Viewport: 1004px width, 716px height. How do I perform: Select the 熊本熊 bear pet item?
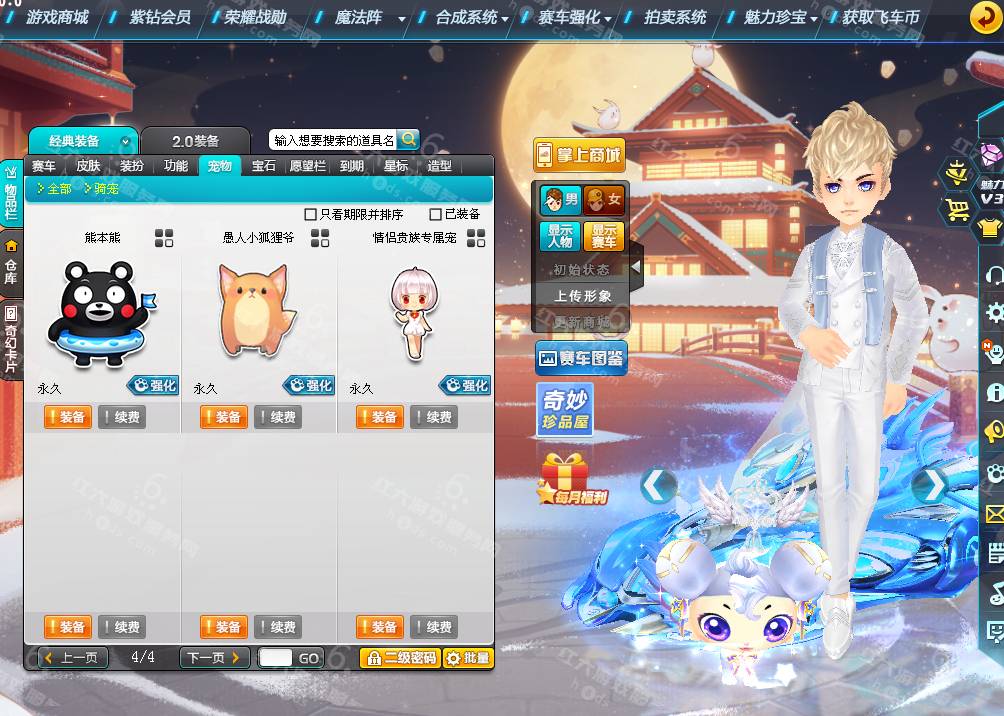[98, 312]
